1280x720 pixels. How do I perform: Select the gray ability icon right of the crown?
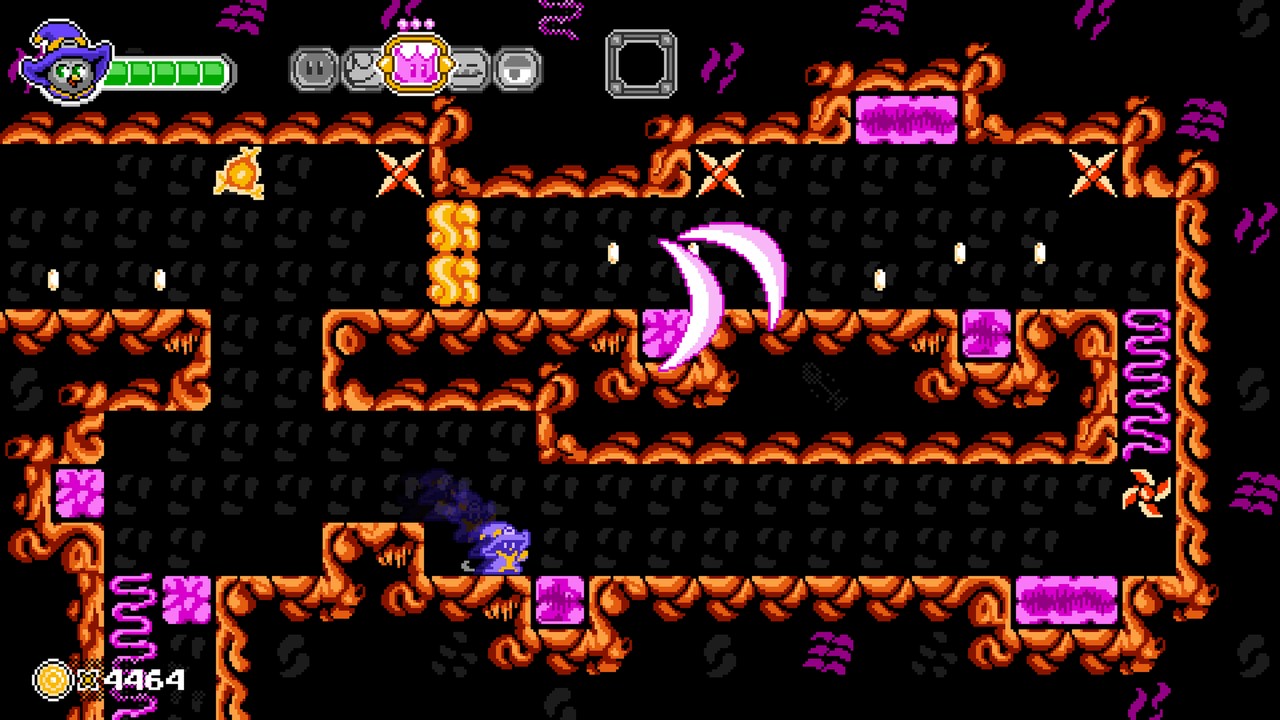(x=468, y=67)
